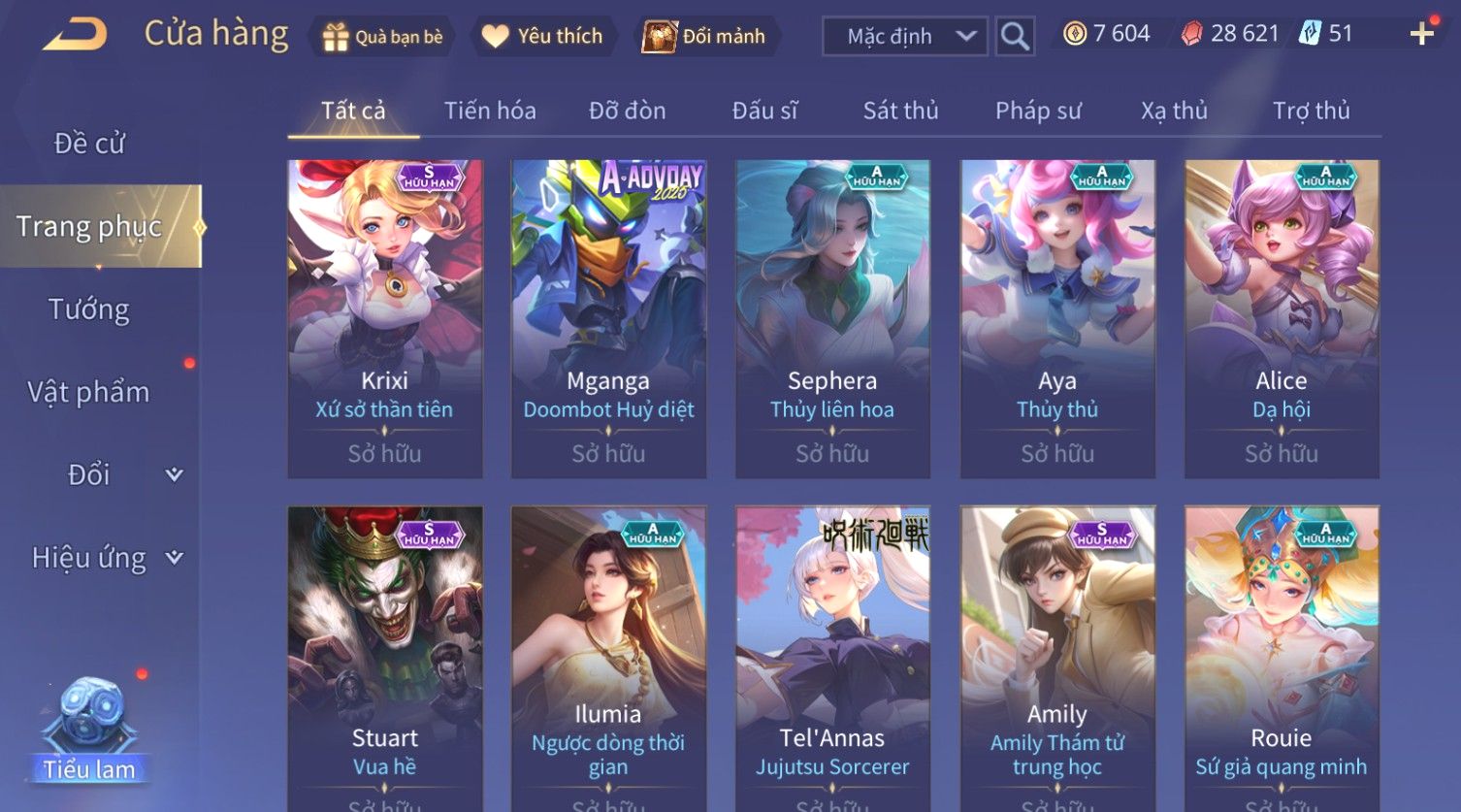This screenshot has height=812, width=1461.
Task: Go to the Tướng heroes section
Action: click(89, 309)
